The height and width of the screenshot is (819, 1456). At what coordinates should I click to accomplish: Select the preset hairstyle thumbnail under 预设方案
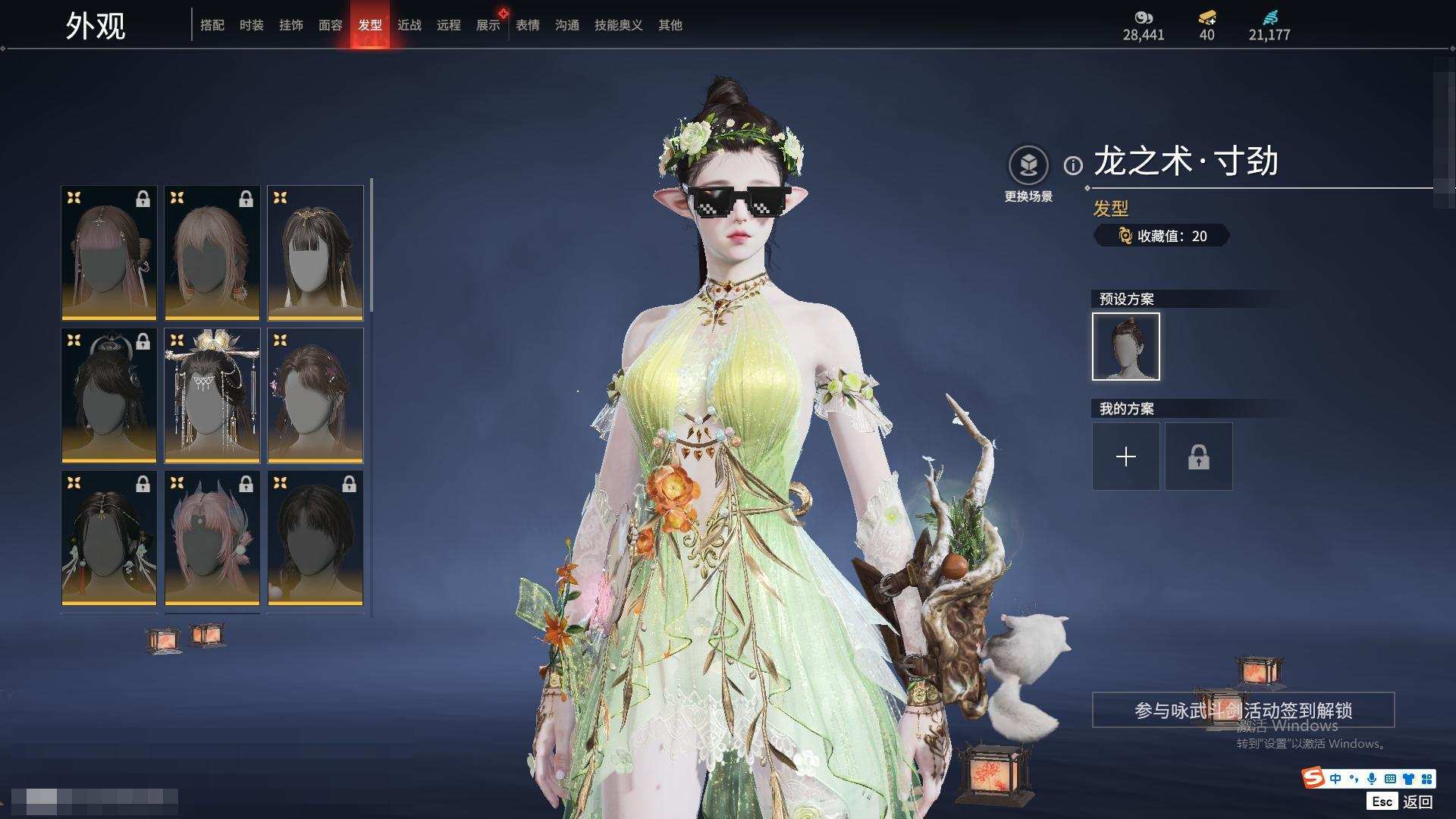coord(1126,347)
